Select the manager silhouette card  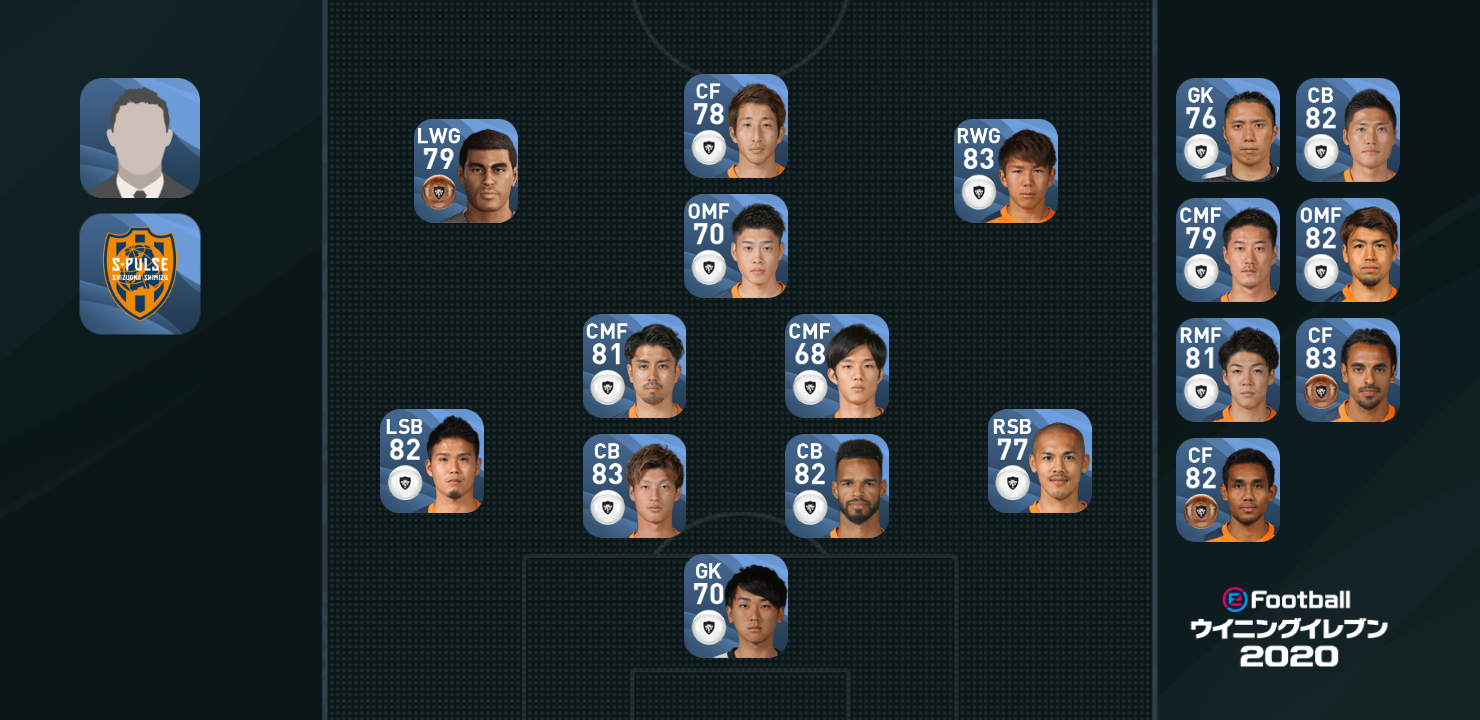(x=140, y=138)
